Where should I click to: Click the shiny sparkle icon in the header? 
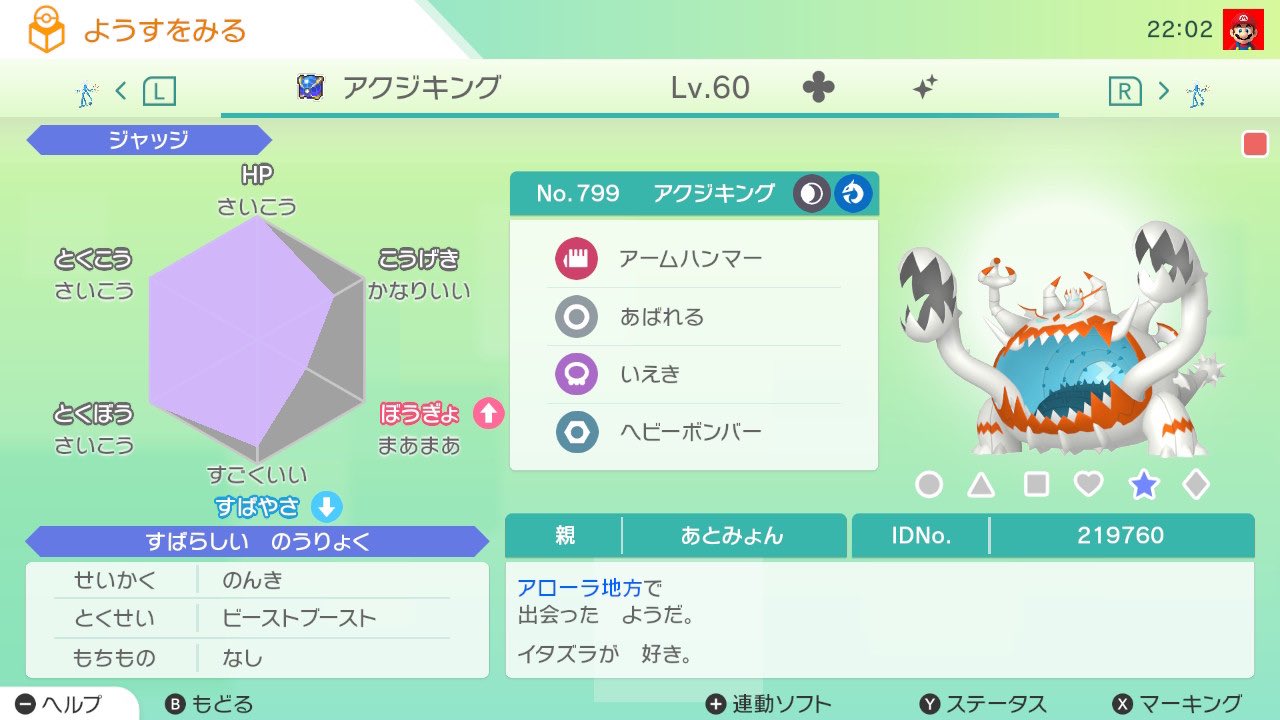925,88
